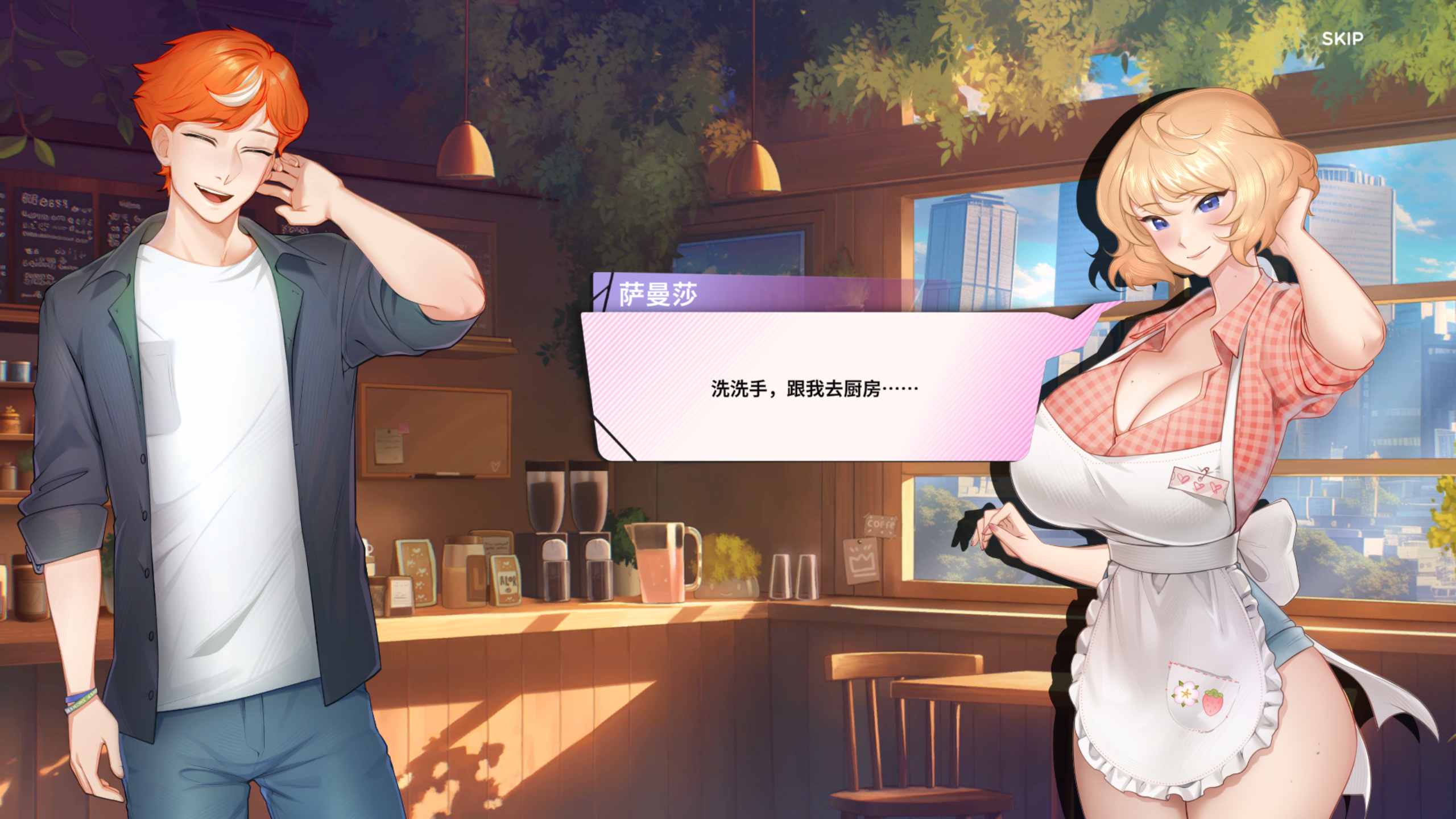1456x819 pixels.
Task: Click the COFFE tag hanging by the window
Action: click(880, 525)
